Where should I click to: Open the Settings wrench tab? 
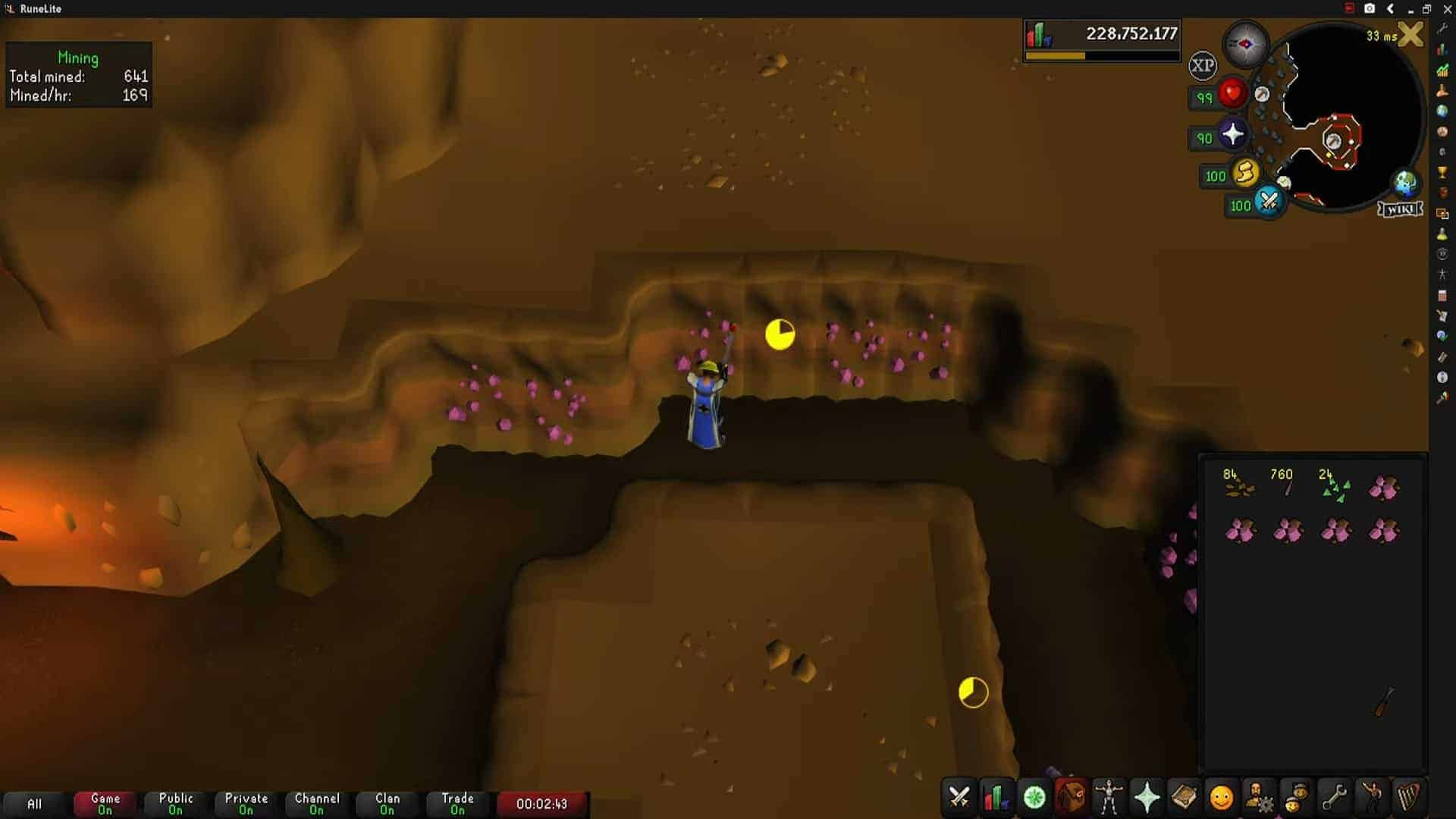click(x=1333, y=798)
